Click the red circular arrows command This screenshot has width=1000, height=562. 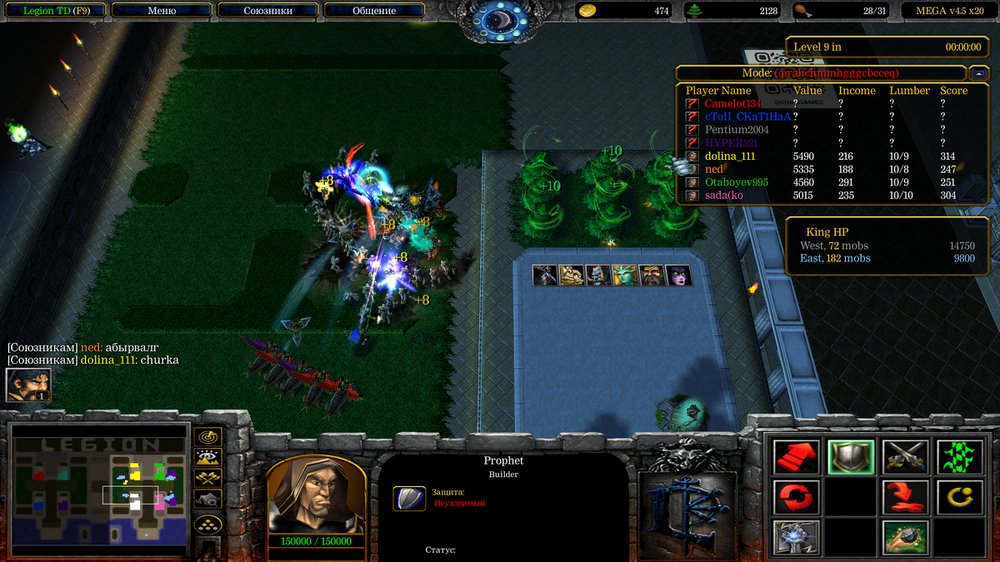[x=796, y=497]
